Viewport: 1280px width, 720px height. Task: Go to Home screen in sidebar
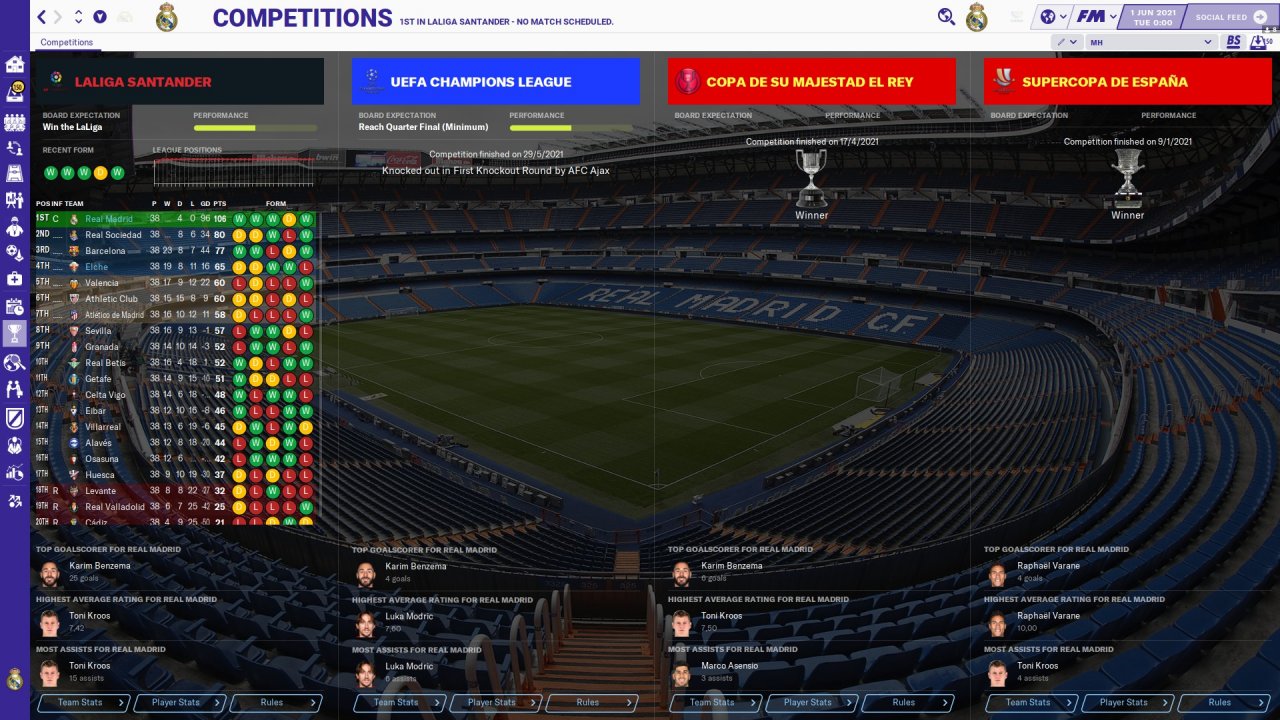click(x=15, y=65)
